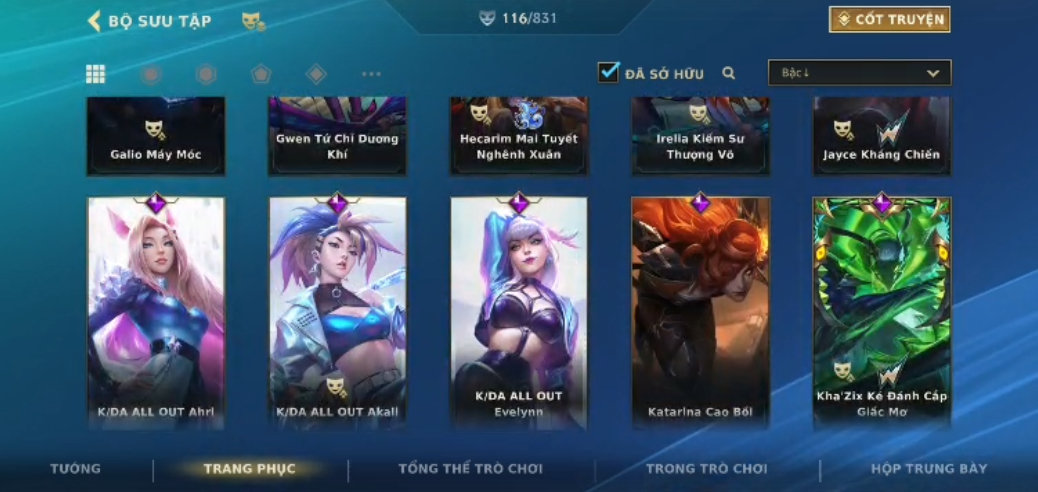Switch to the Tướng tab

coord(76,468)
